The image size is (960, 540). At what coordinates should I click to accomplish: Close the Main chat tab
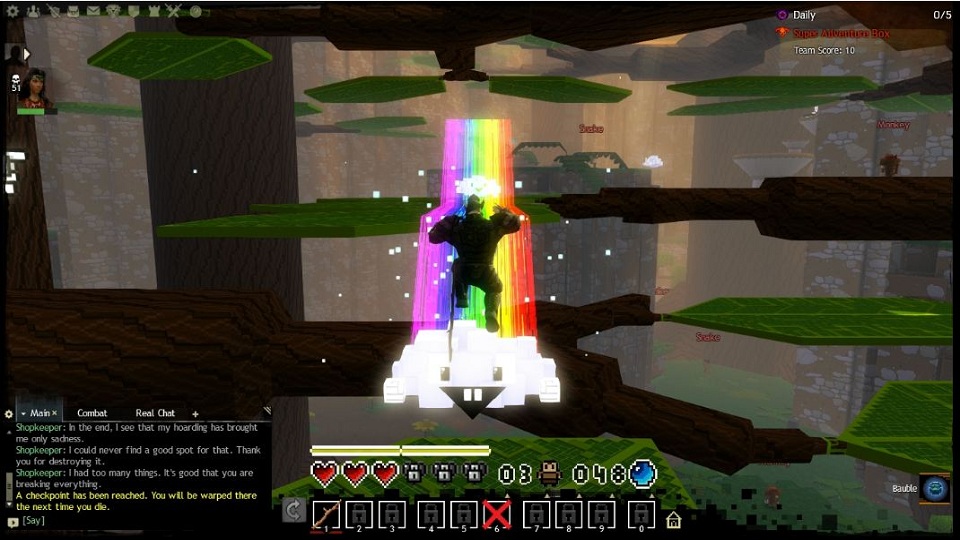tap(55, 413)
